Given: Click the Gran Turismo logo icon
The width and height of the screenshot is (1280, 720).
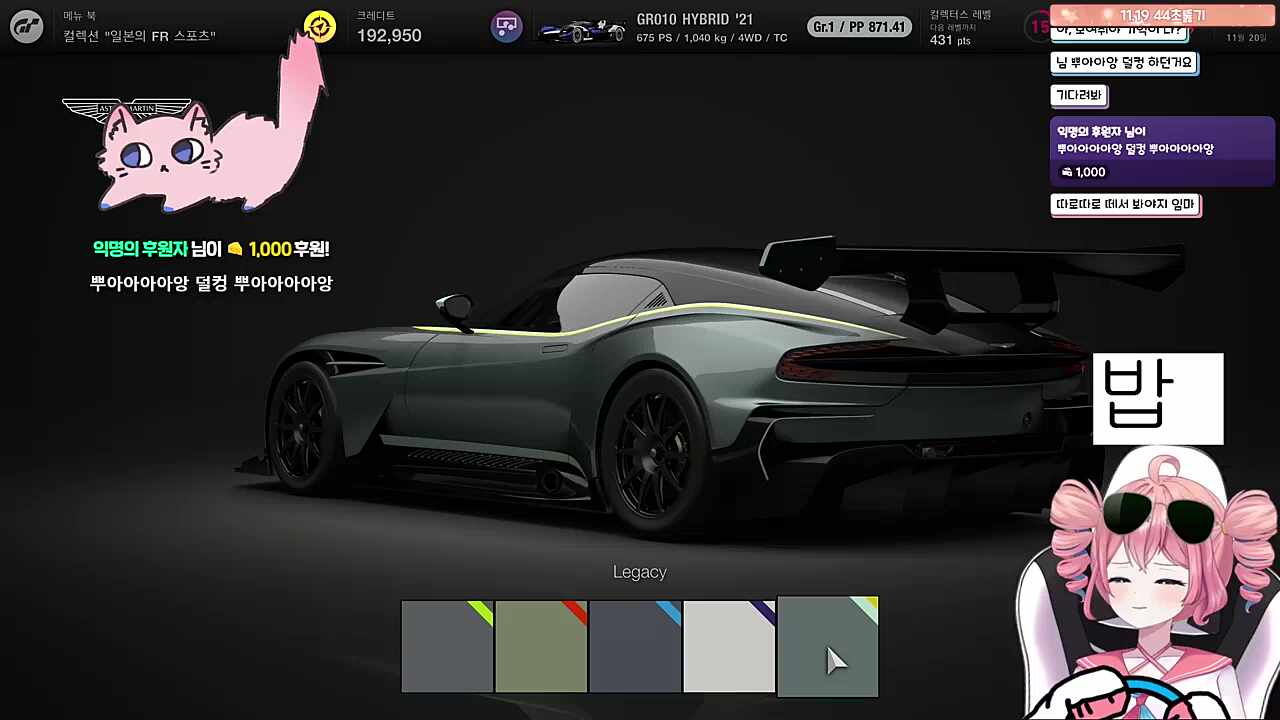Looking at the screenshot, I should pos(26,26).
